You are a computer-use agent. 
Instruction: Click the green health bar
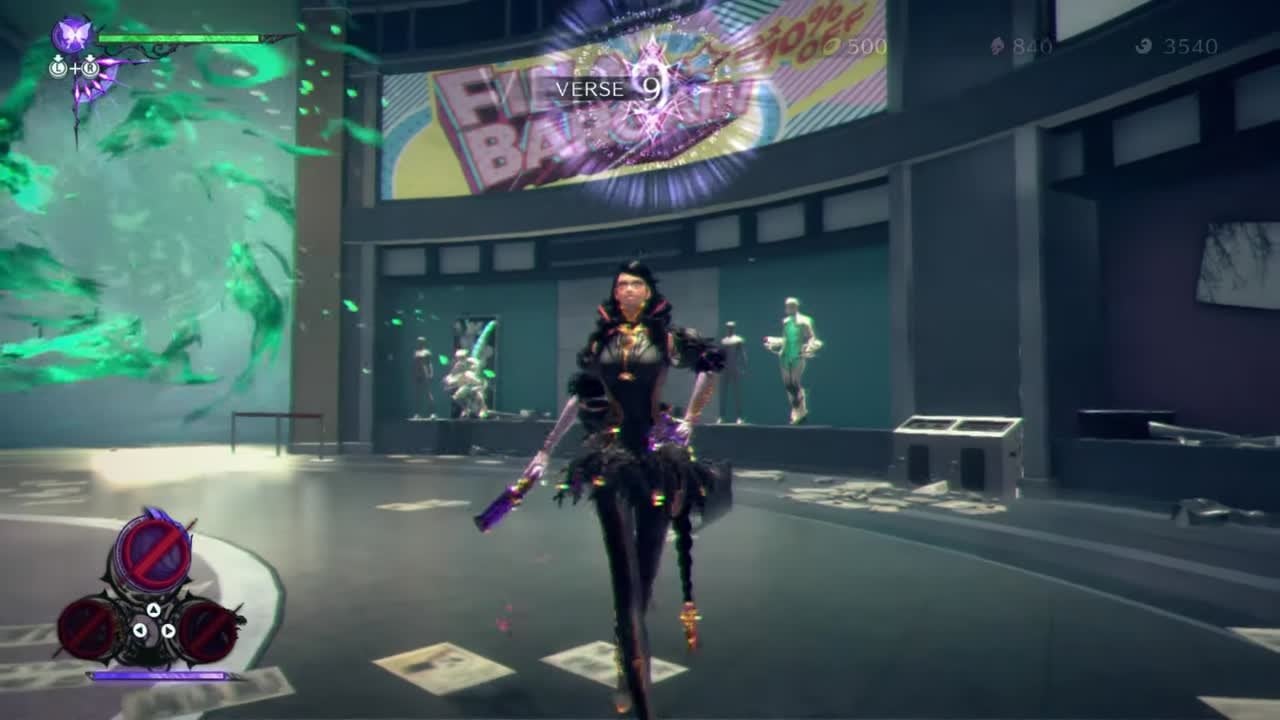coord(178,38)
